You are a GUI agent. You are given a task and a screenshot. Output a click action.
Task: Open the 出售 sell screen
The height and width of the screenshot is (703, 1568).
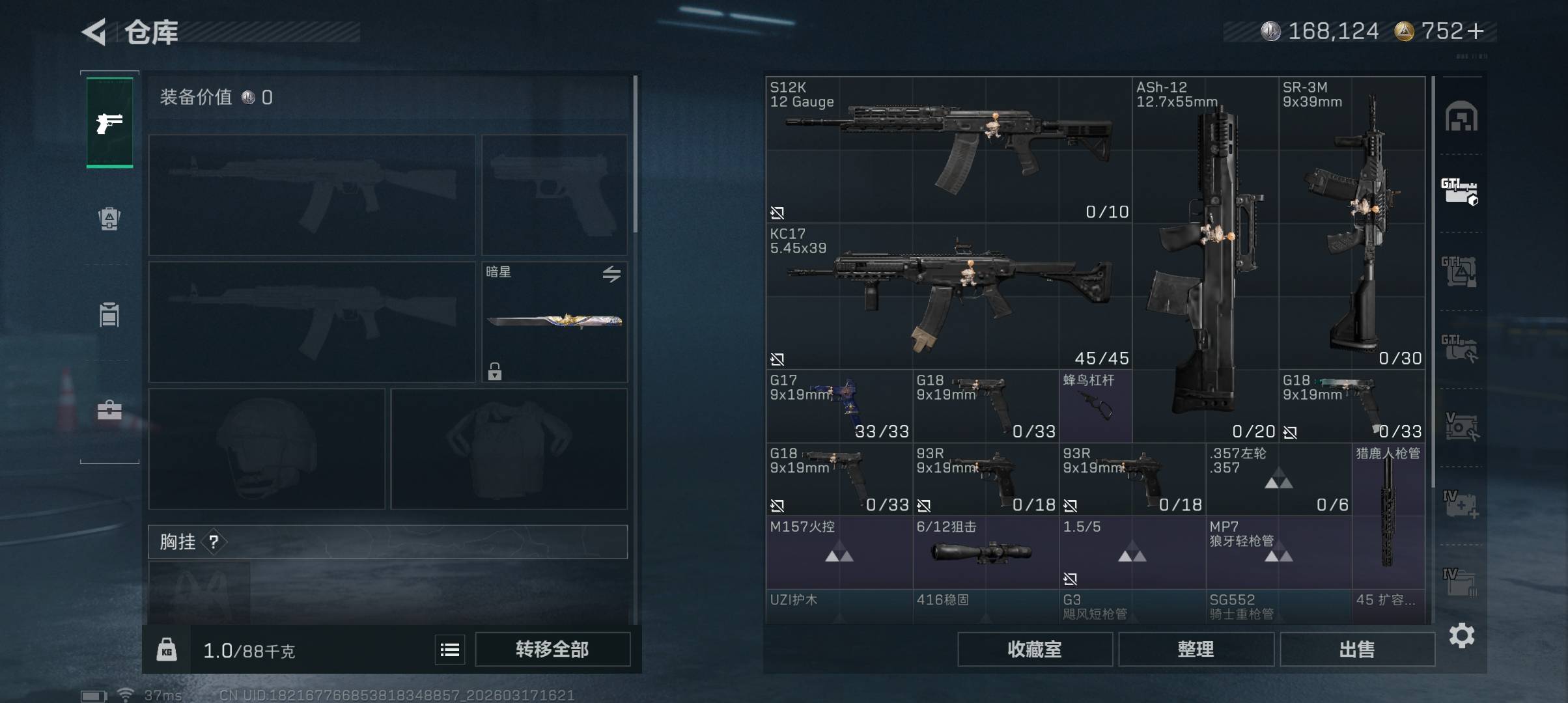pos(1357,649)
